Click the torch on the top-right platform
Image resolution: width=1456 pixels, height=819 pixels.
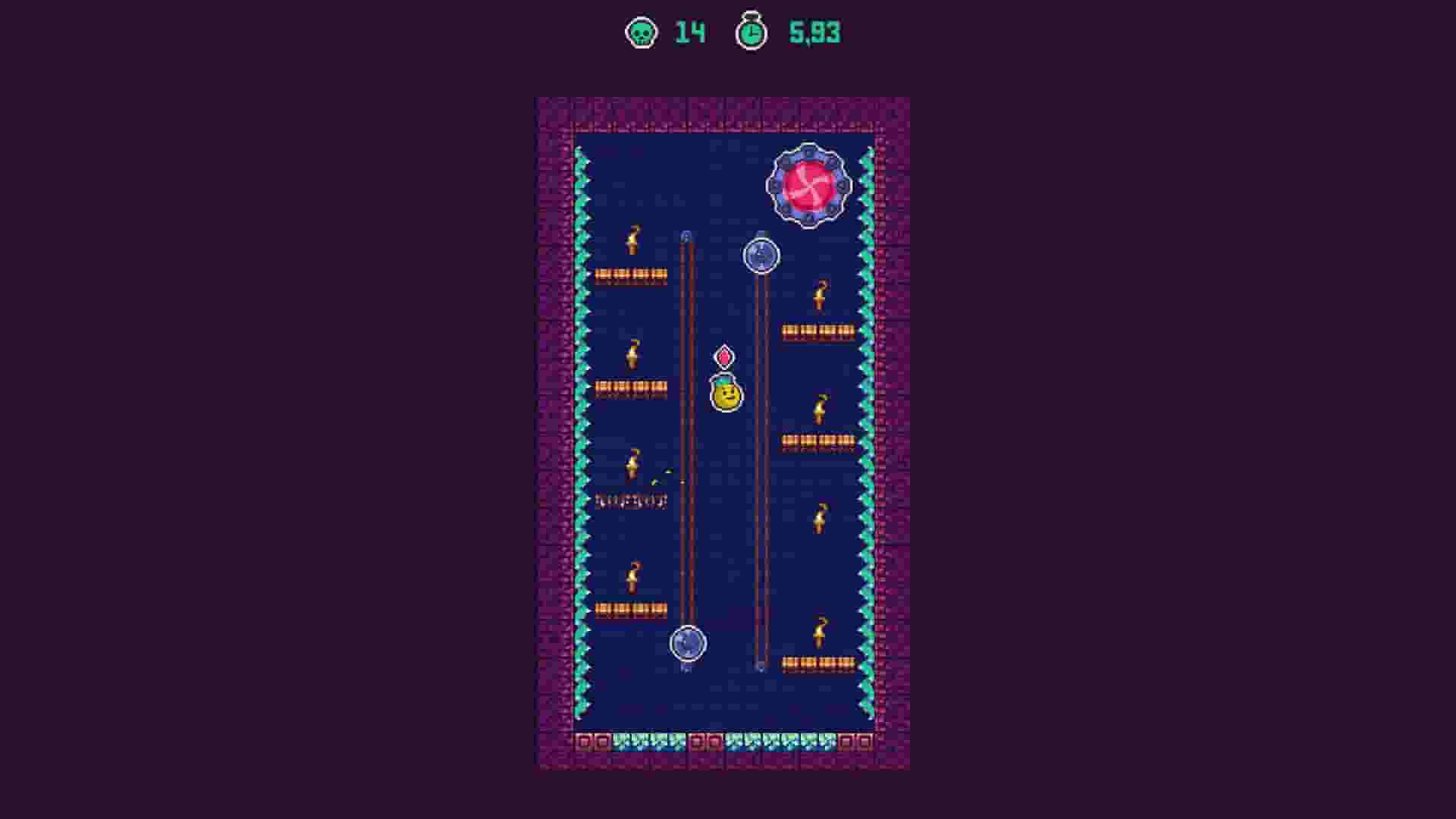820,296
